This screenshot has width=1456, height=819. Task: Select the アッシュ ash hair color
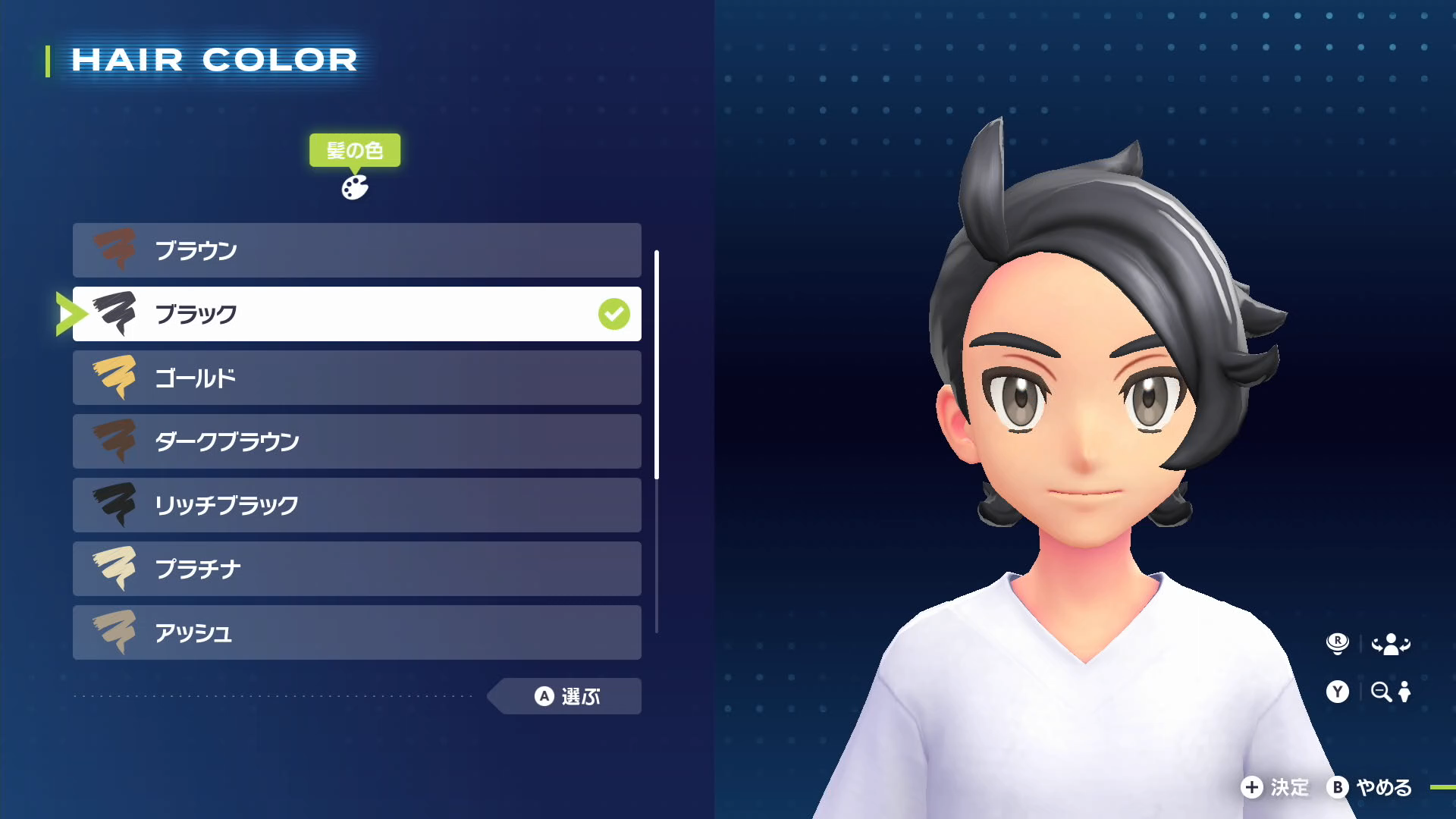coord(356,632)
